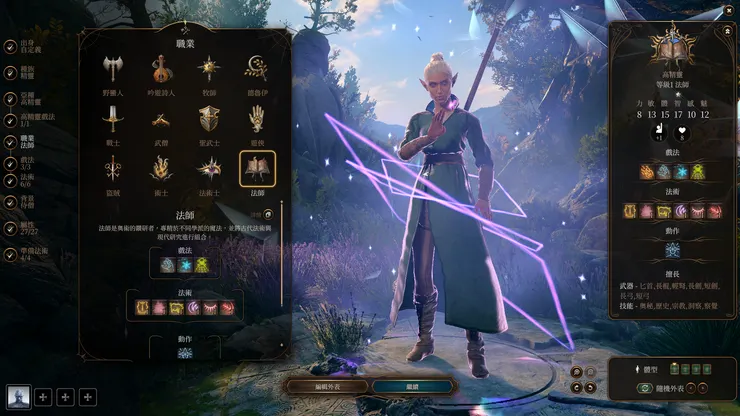Open the 準備法術 (Prepared Spells) step

click(x=26, y=254)
